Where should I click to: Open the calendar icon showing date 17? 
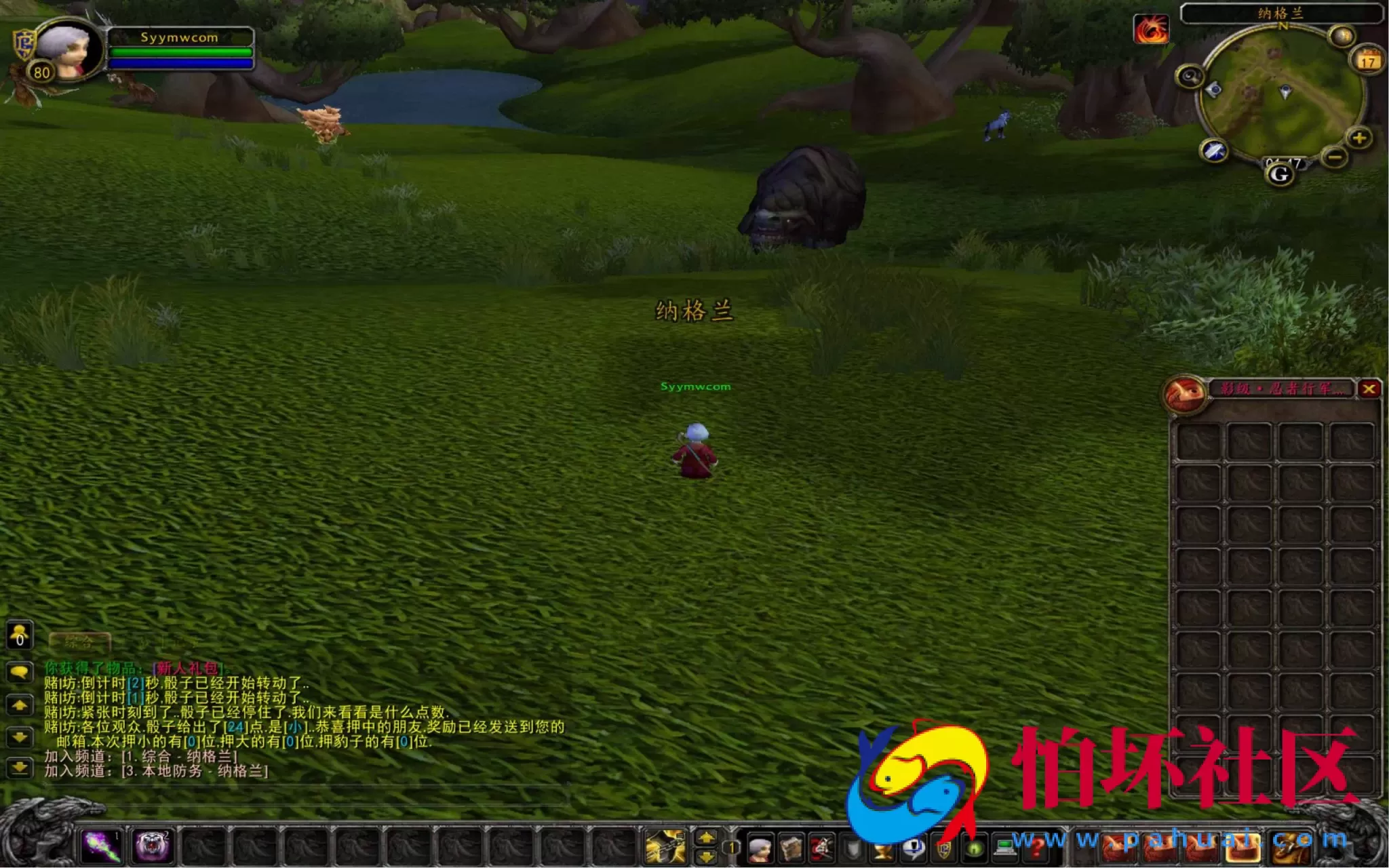coord(1369,60)
